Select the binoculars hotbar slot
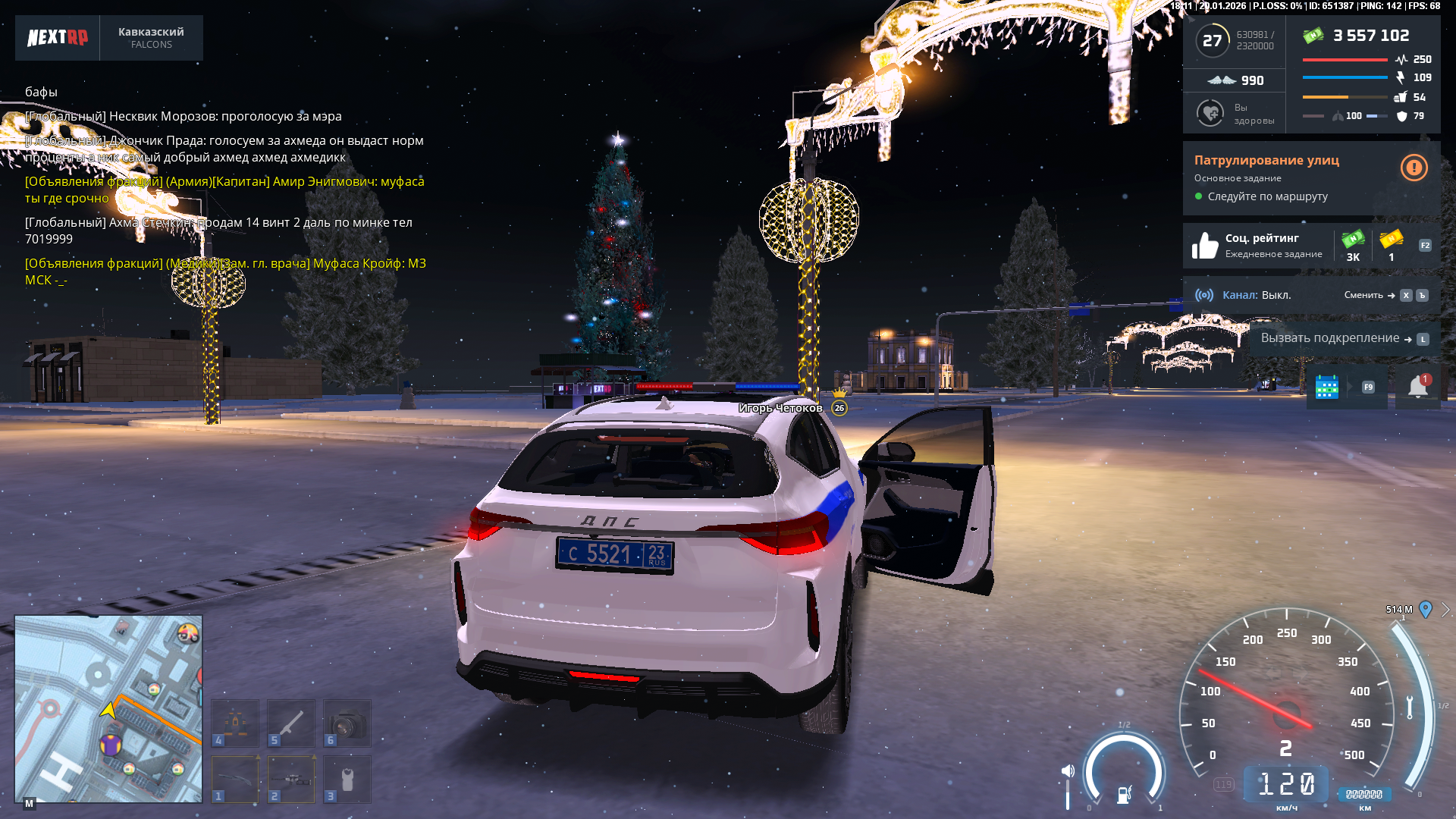This screenshot has width=1456, height=819. 235,723
